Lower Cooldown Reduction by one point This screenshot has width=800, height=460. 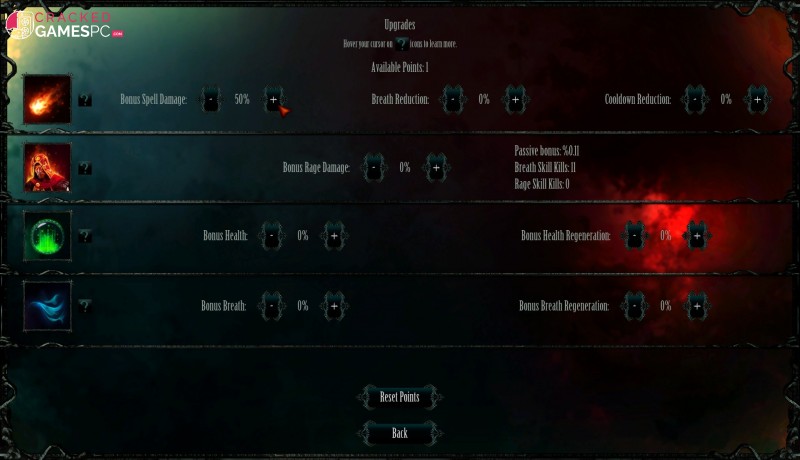[x=695, y=100]
